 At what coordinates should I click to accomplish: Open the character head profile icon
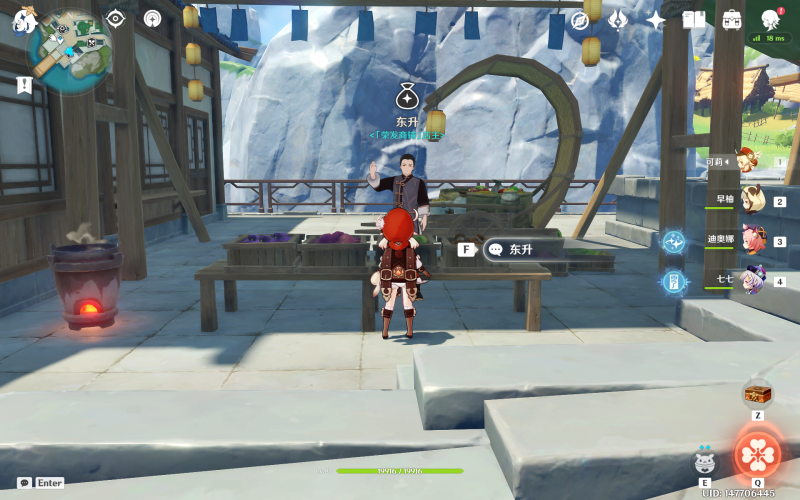[770, 20]
